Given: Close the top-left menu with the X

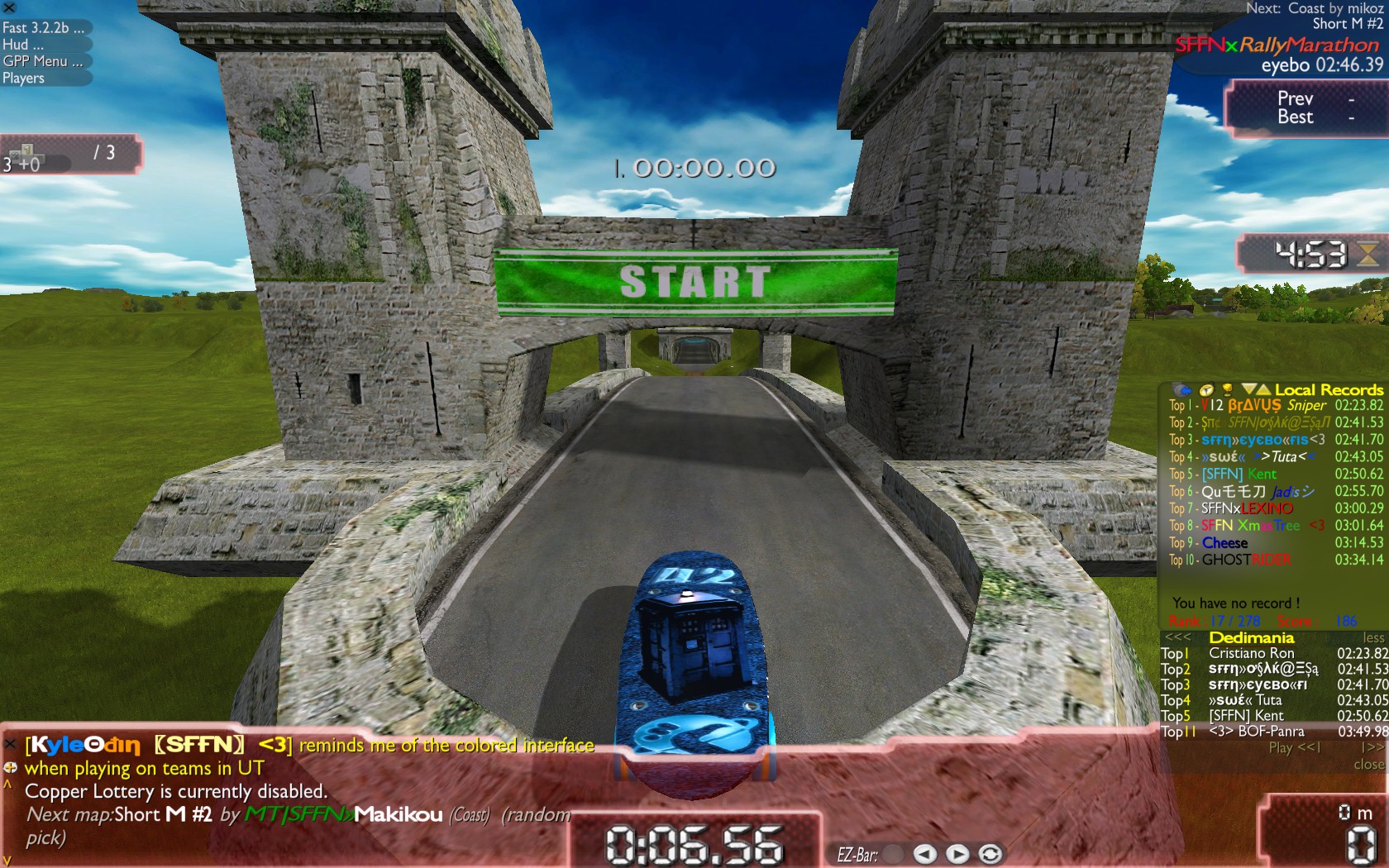Looking at the screenshot, I should coord(9,7).
